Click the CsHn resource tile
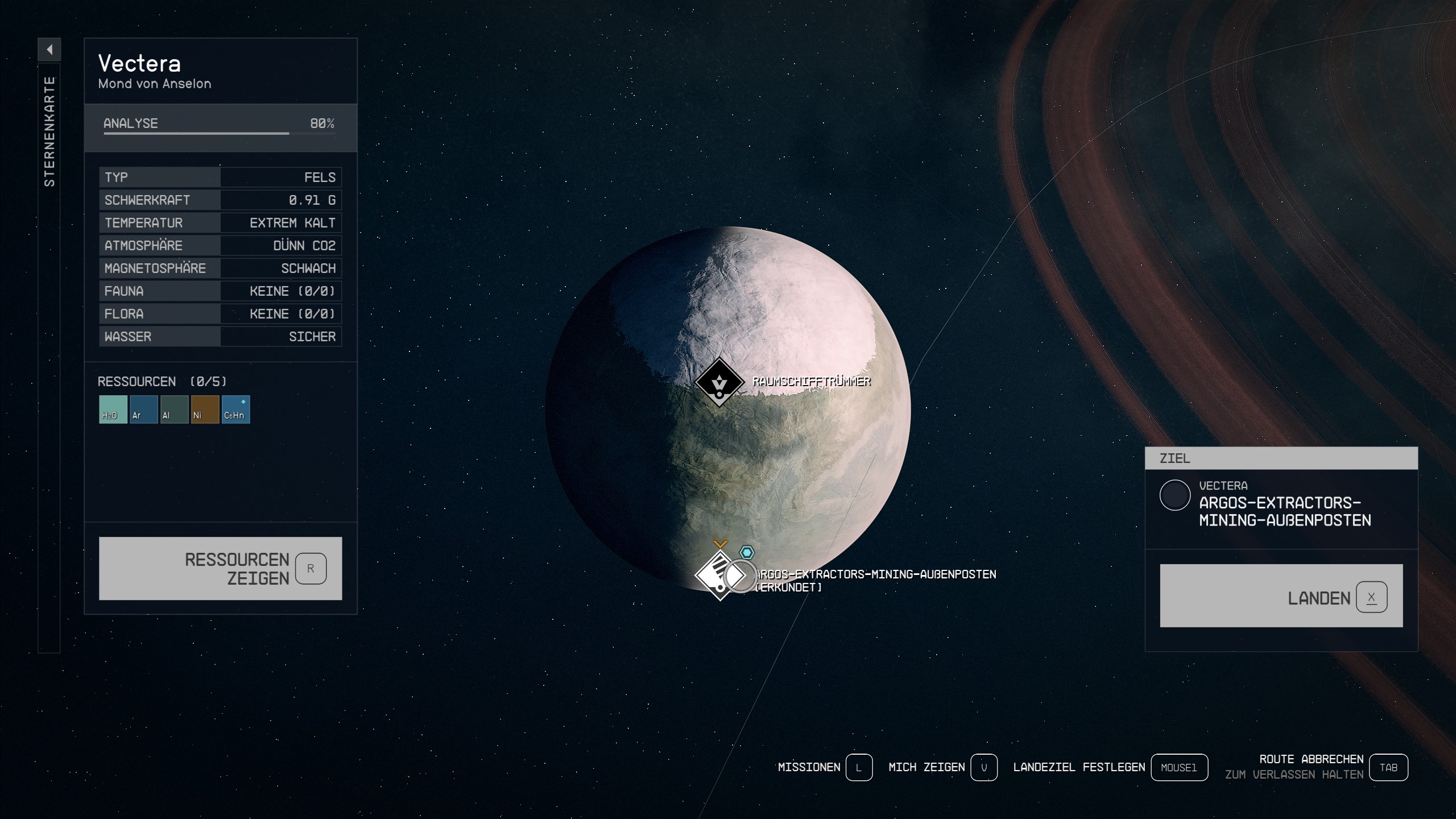The image size is (1456, 819). (235, 409)
